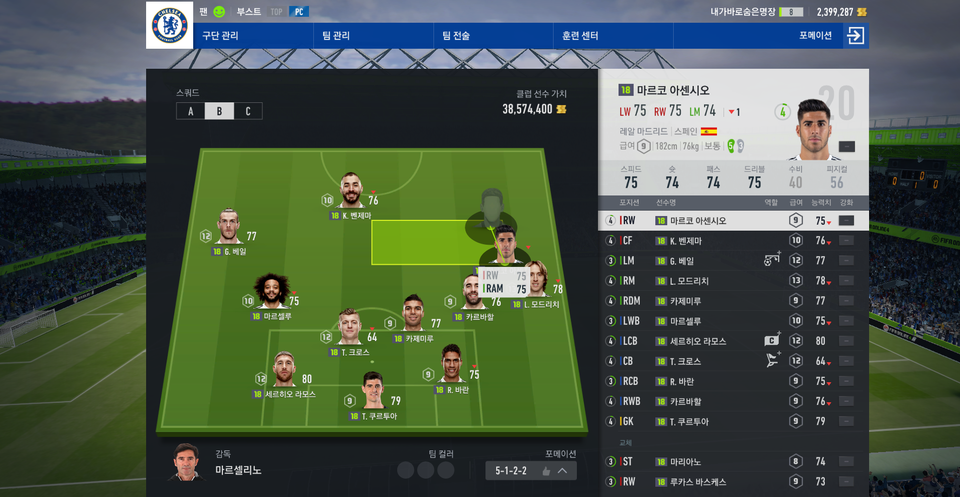
Task: Click the exit door icon
Action: (x=855, y=36)
